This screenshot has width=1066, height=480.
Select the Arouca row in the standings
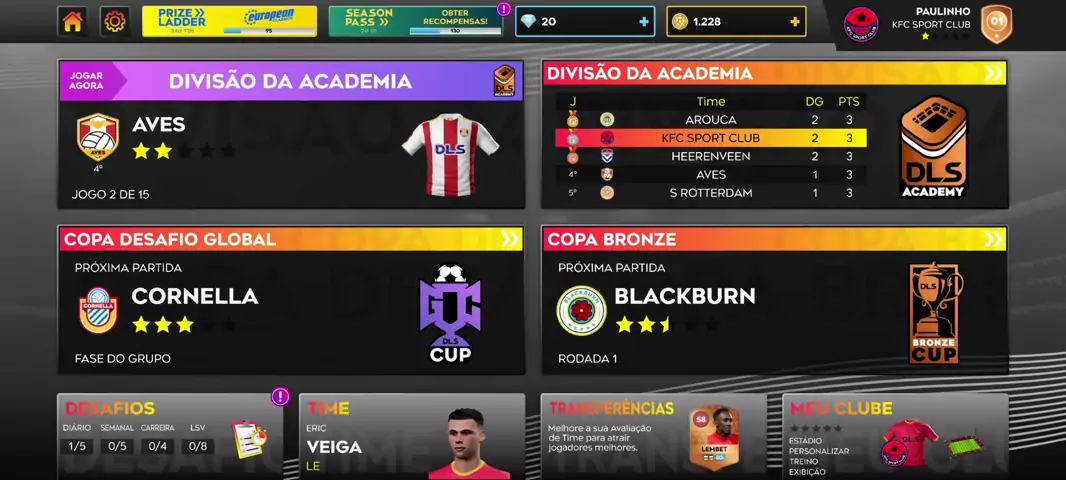pyautogui.click(x=710, y=120)
